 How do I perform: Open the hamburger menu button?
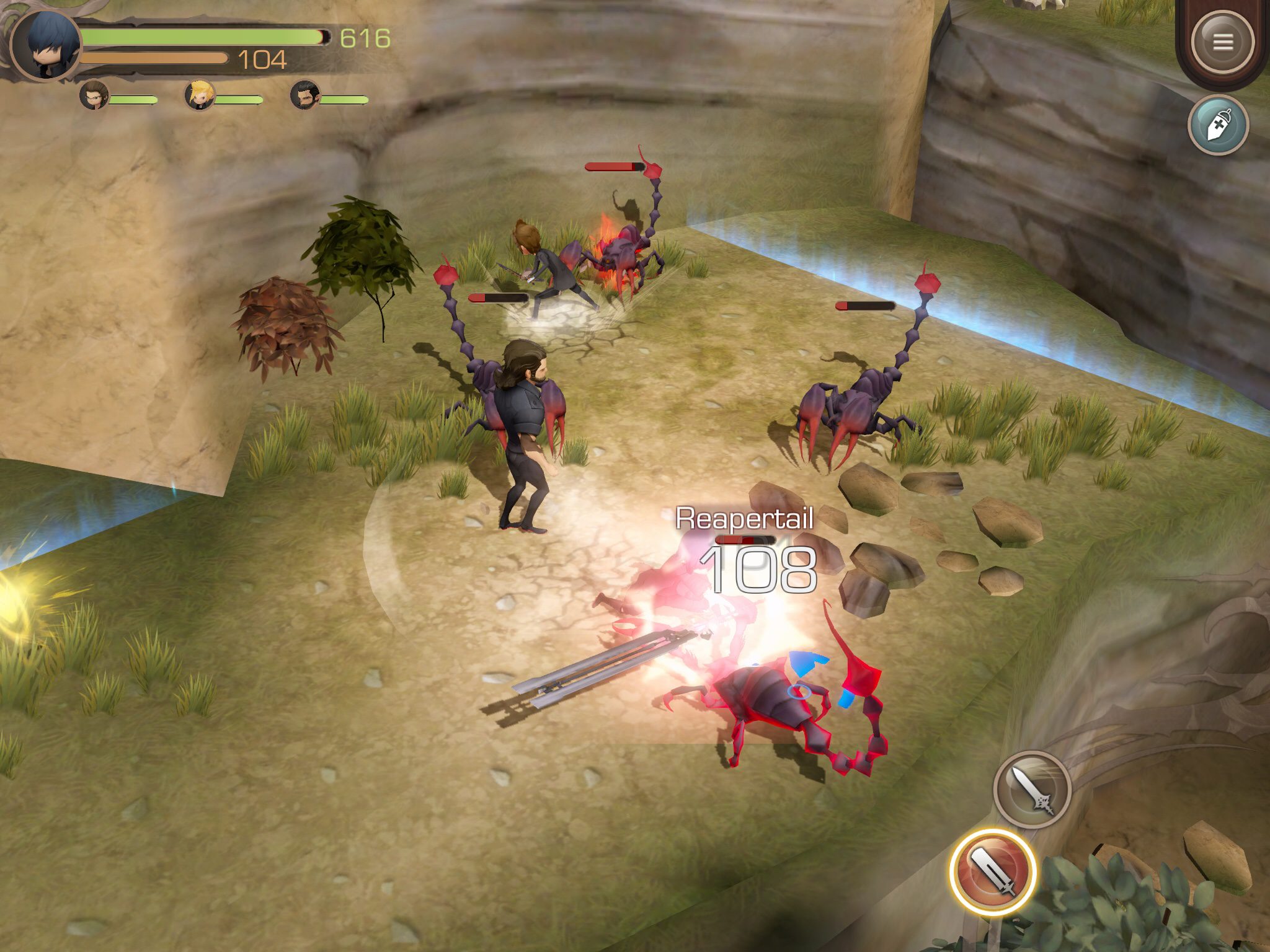click(x=1222, y=42)
